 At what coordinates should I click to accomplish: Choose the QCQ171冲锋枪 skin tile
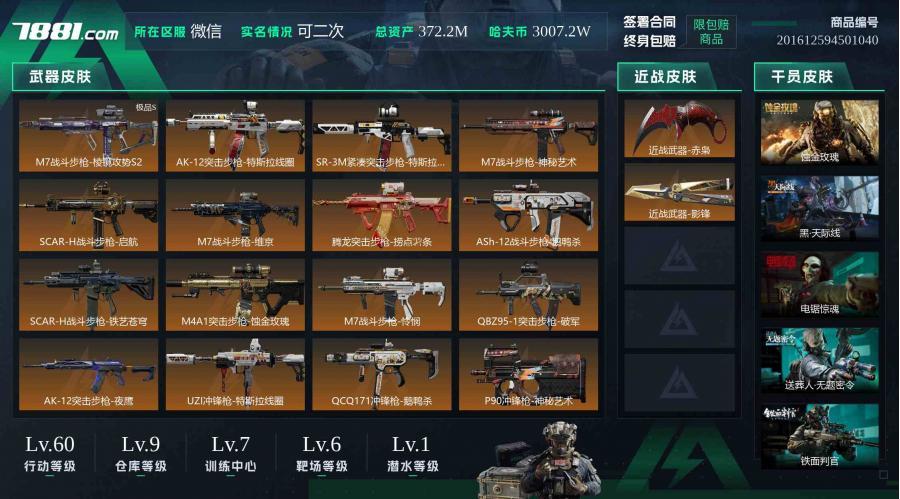coord(381,373)
